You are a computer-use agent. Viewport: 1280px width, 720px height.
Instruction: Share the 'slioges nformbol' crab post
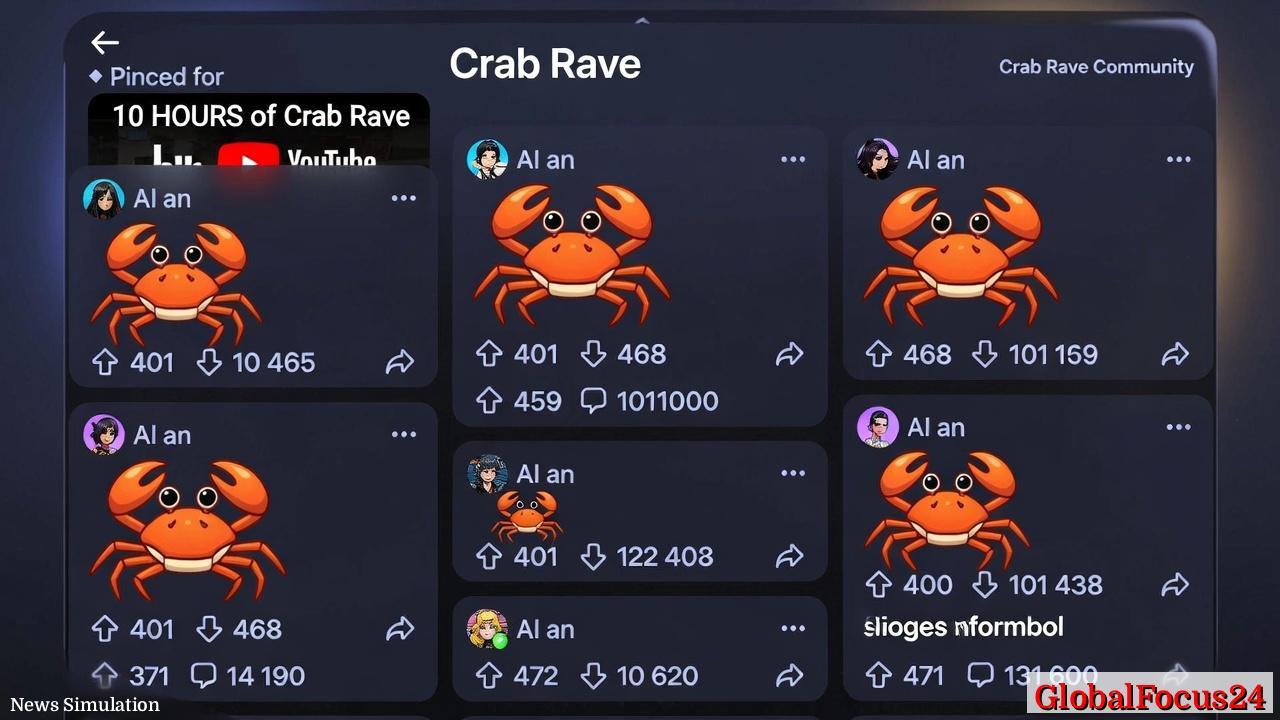click(1176, 585)
